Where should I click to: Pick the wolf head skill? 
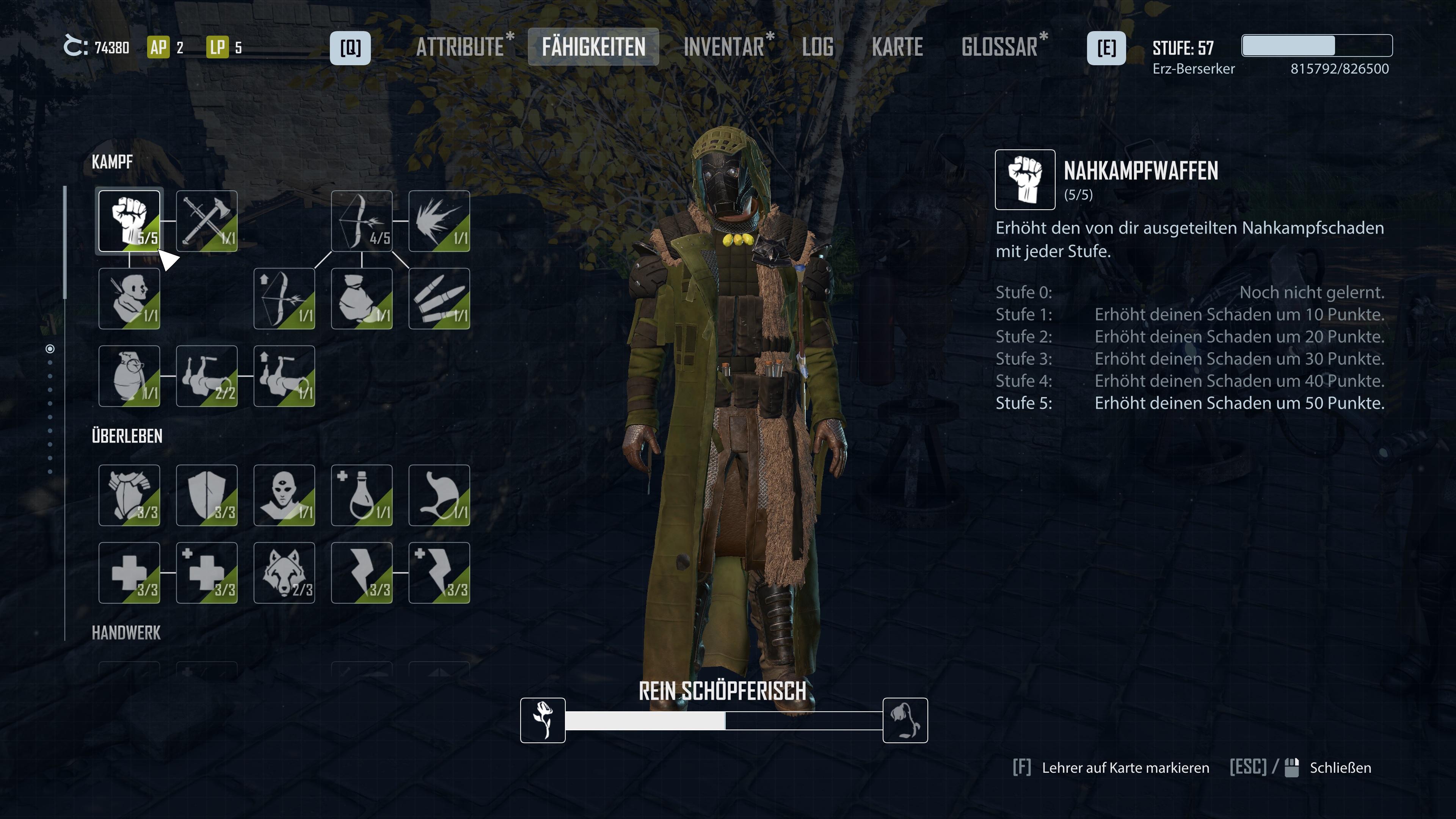284,573
